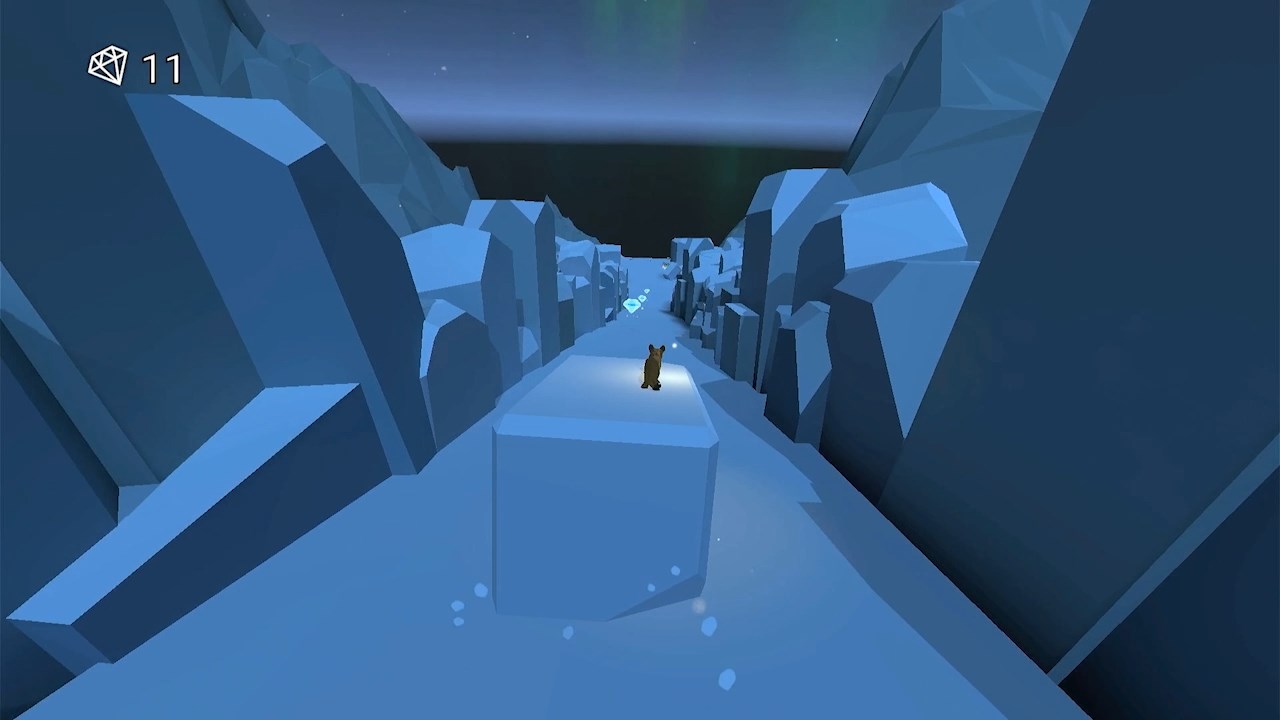
Task: Tap the glowing orb beside the bear
Action: coord(674,346)
